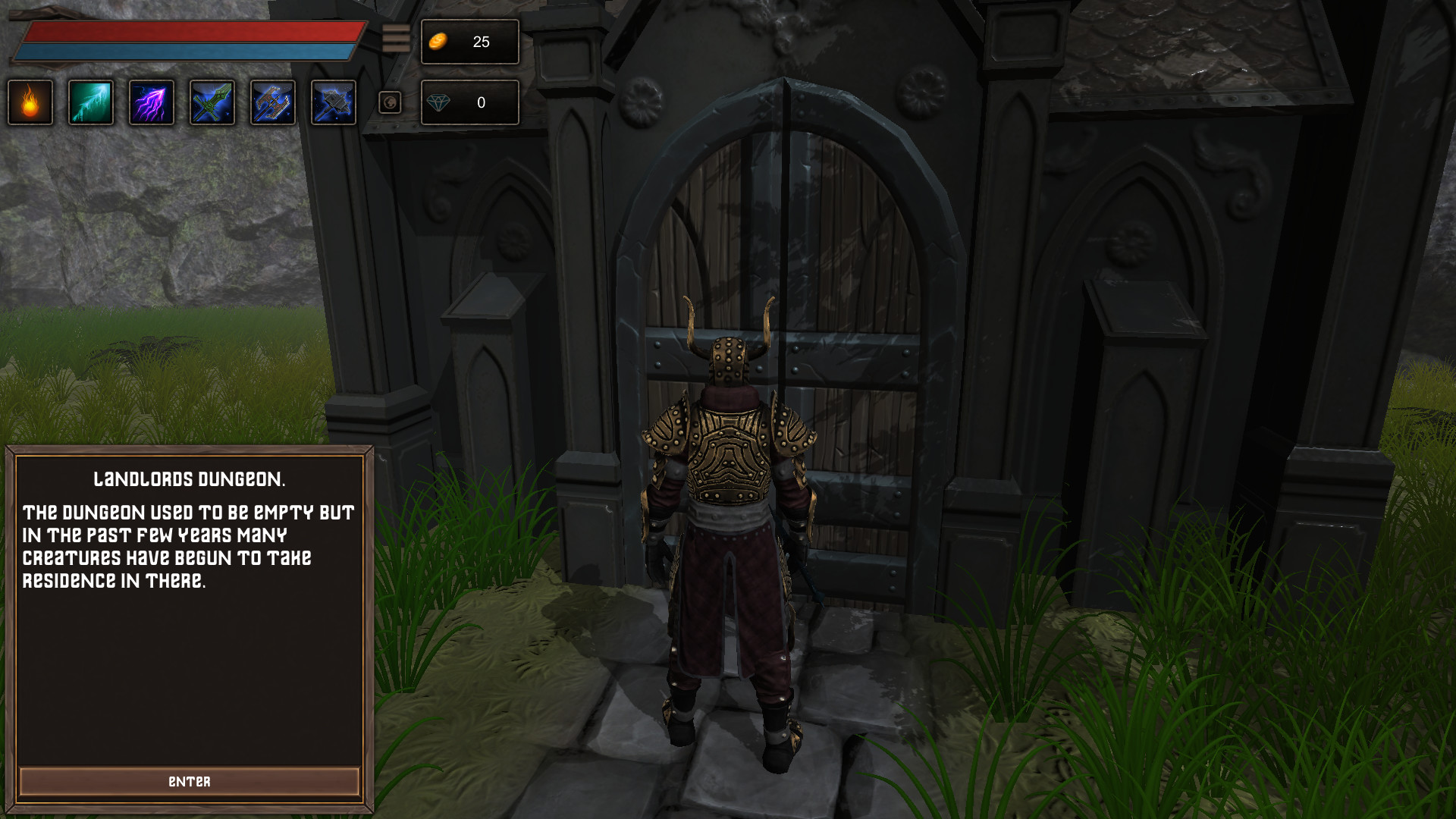1456x819 pixels.
Task: Trigger the war hammer skill
Action: pyautogui.click(x=334, y=102)
